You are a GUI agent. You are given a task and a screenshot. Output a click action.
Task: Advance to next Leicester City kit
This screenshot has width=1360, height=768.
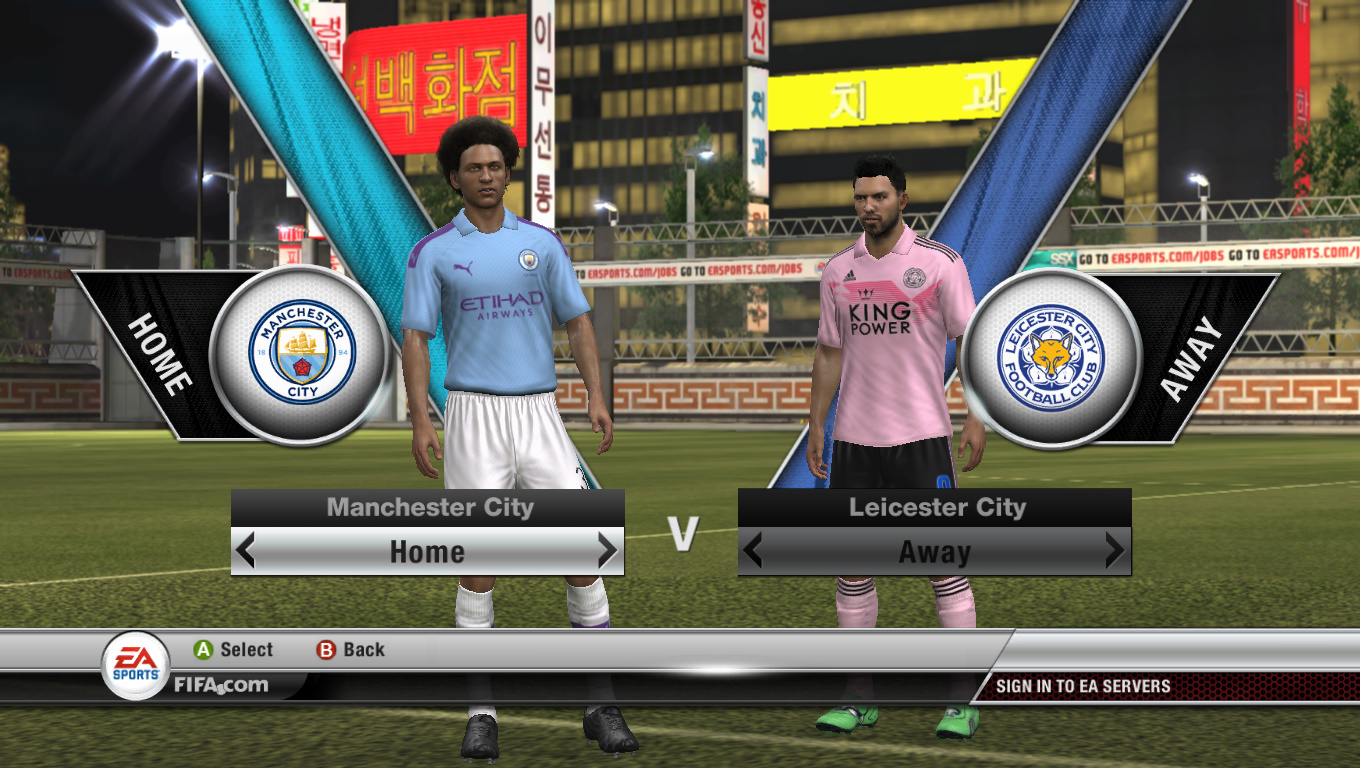point(1114,551)
